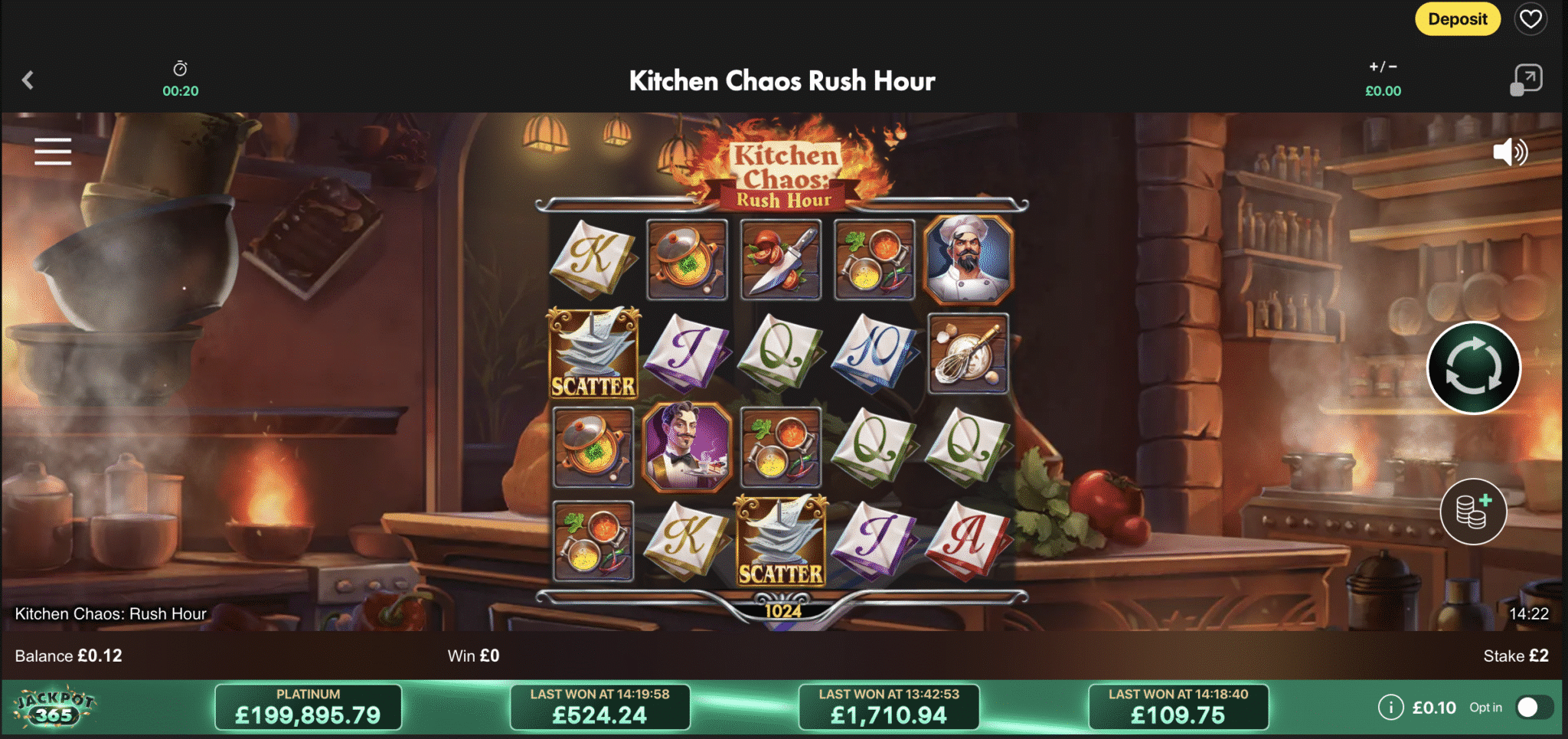Screen dimensions: 1568x739
Task: Open the game in a pop-out window
Action: [x=1526, y=80]
